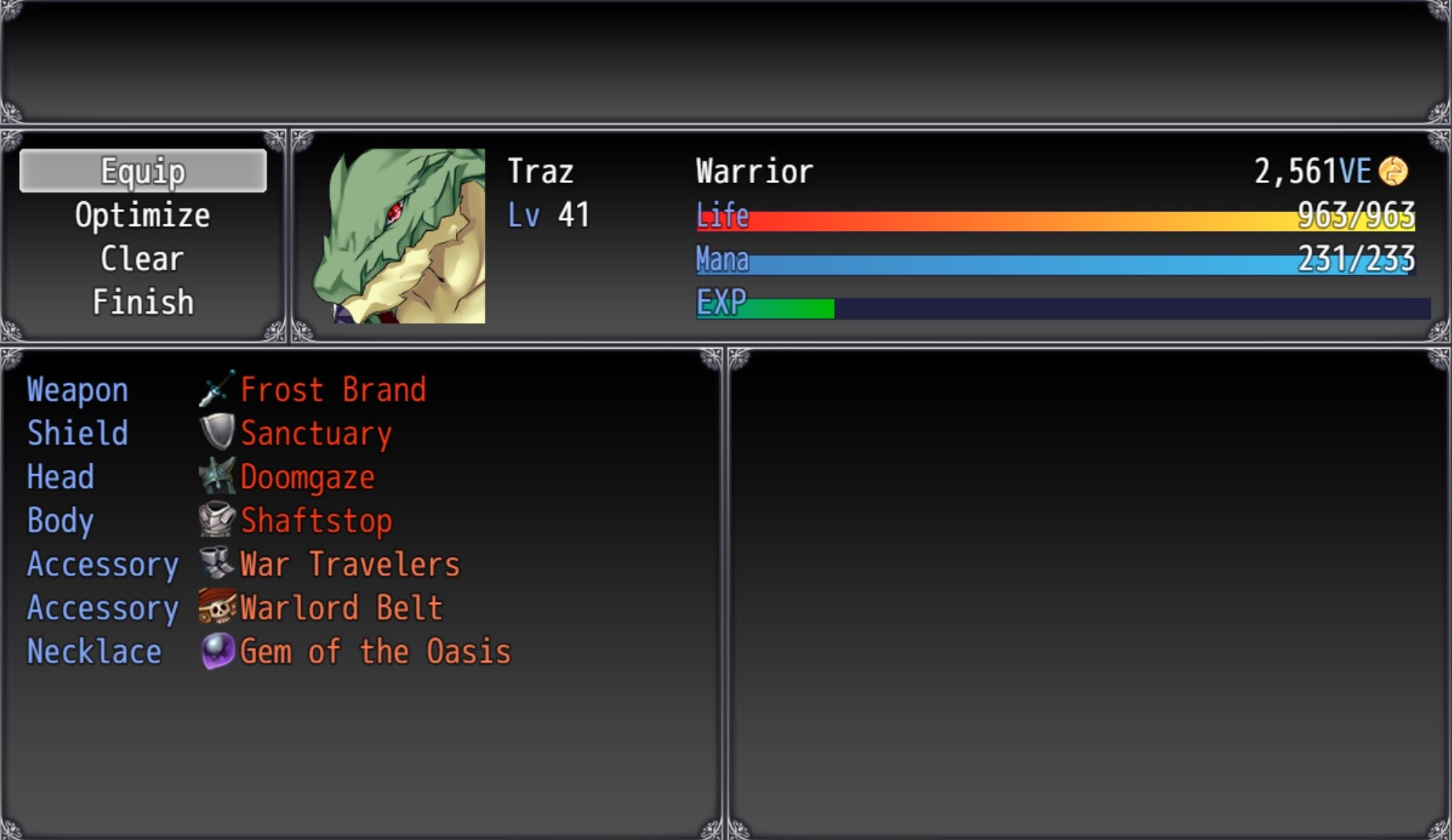
Task: Select the Head equipment slot
Action: point(60,476)
